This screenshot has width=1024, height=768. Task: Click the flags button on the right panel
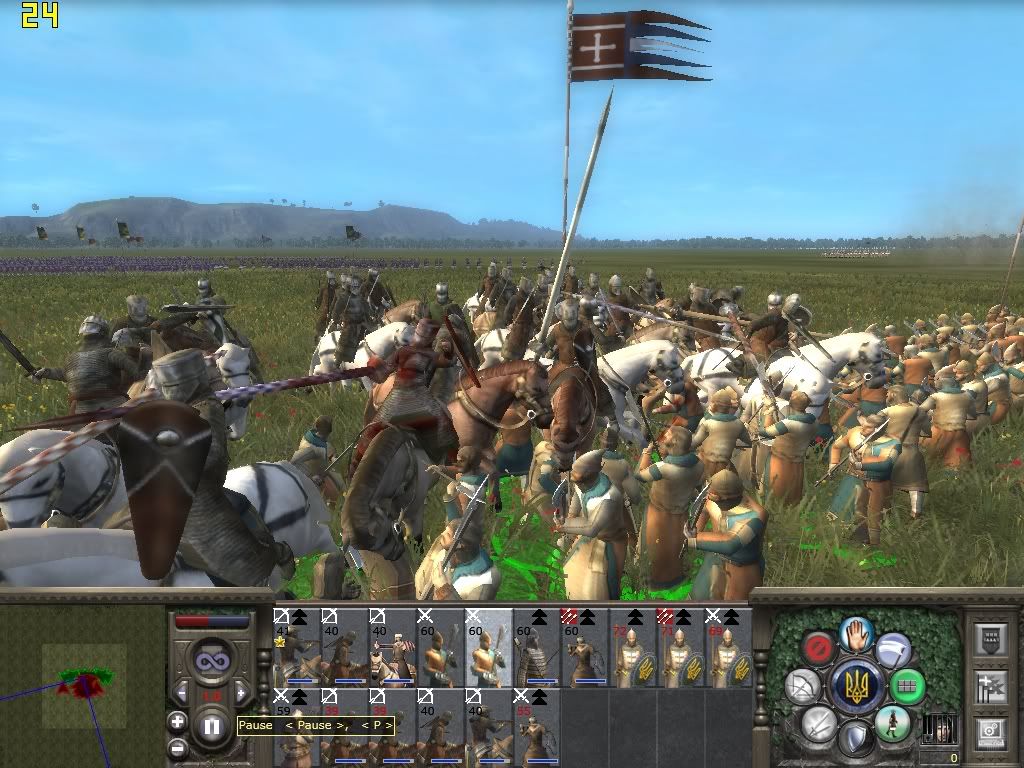[x=992, y=686]
